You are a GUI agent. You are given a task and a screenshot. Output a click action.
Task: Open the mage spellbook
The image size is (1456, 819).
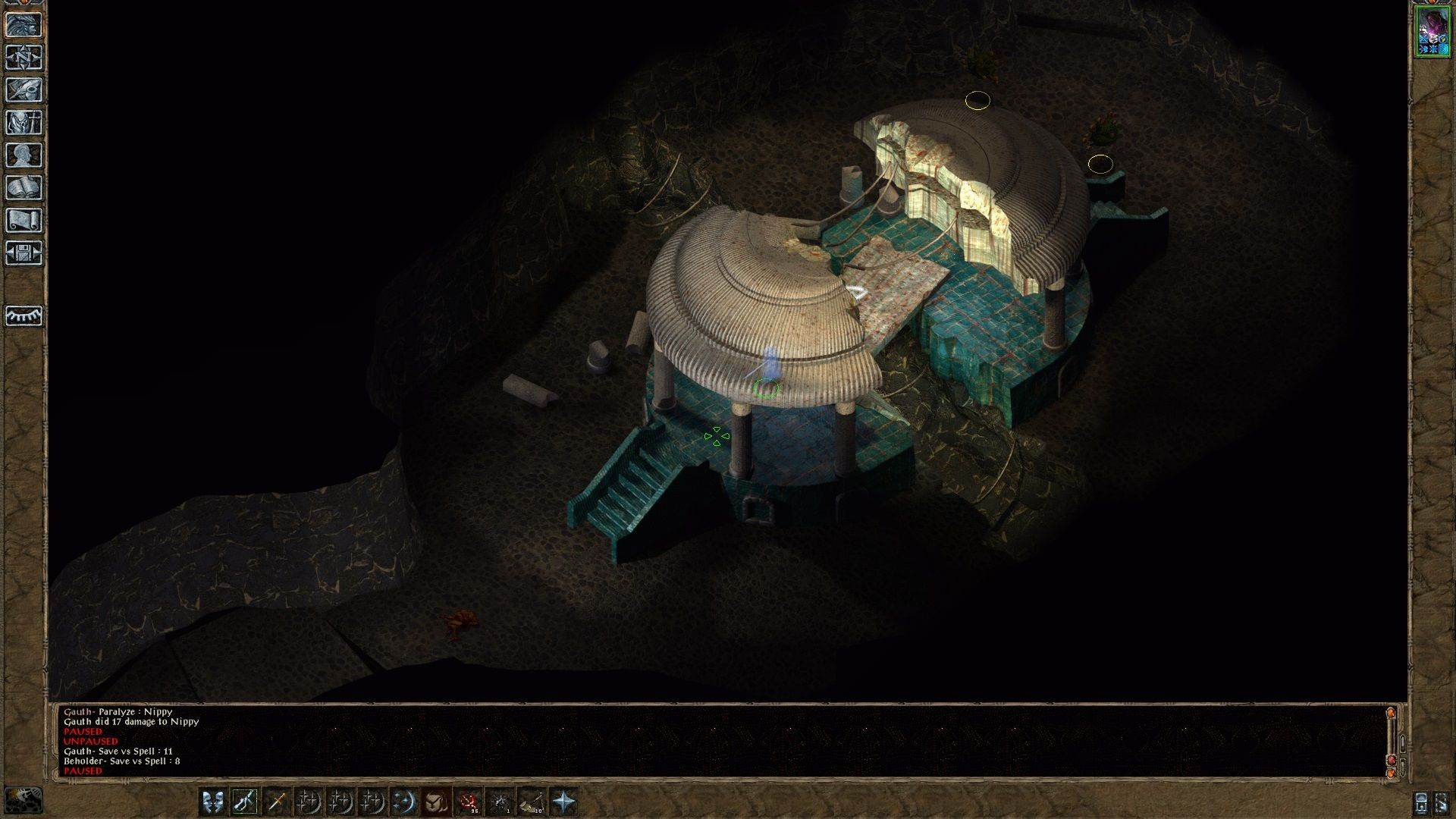tap(24, 188)
